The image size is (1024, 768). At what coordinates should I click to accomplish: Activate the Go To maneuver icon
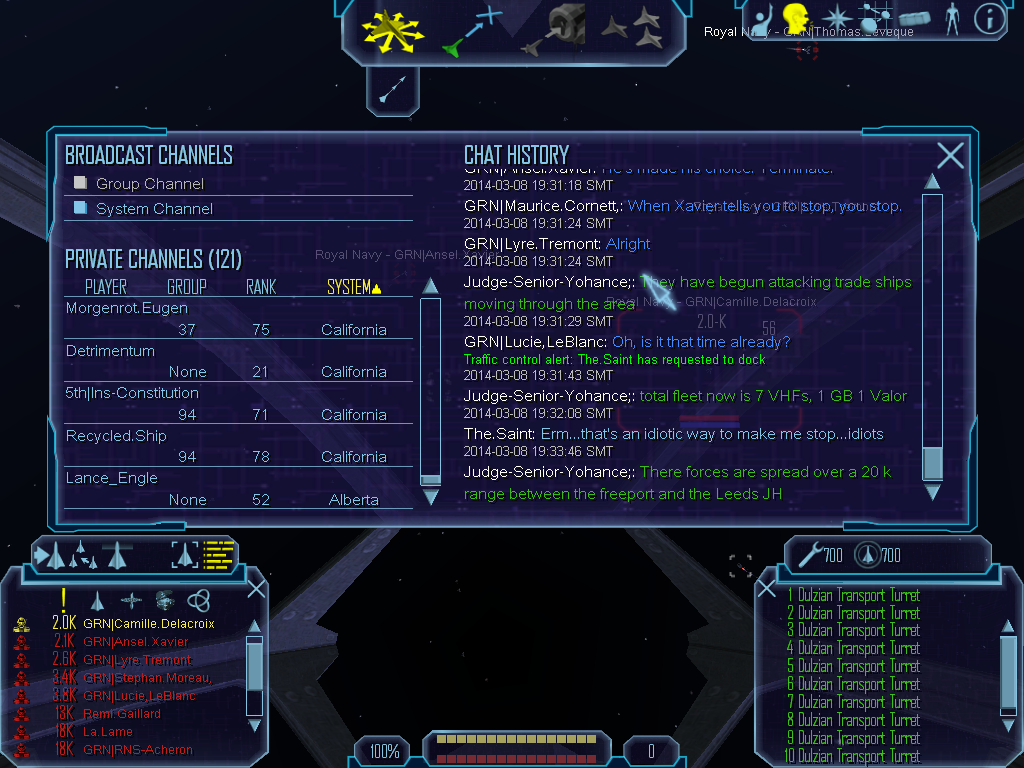[x=473, y=30]
